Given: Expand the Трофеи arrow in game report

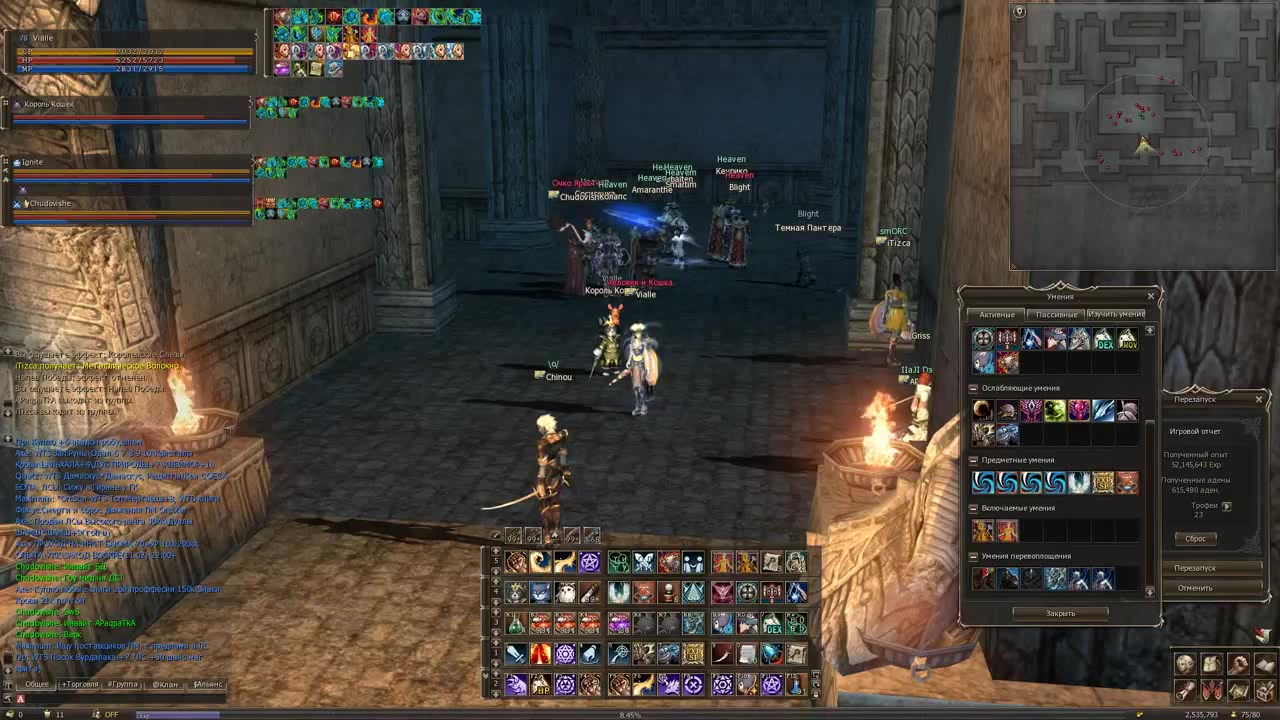Looking at the screenshot, I should (1227, 506).
